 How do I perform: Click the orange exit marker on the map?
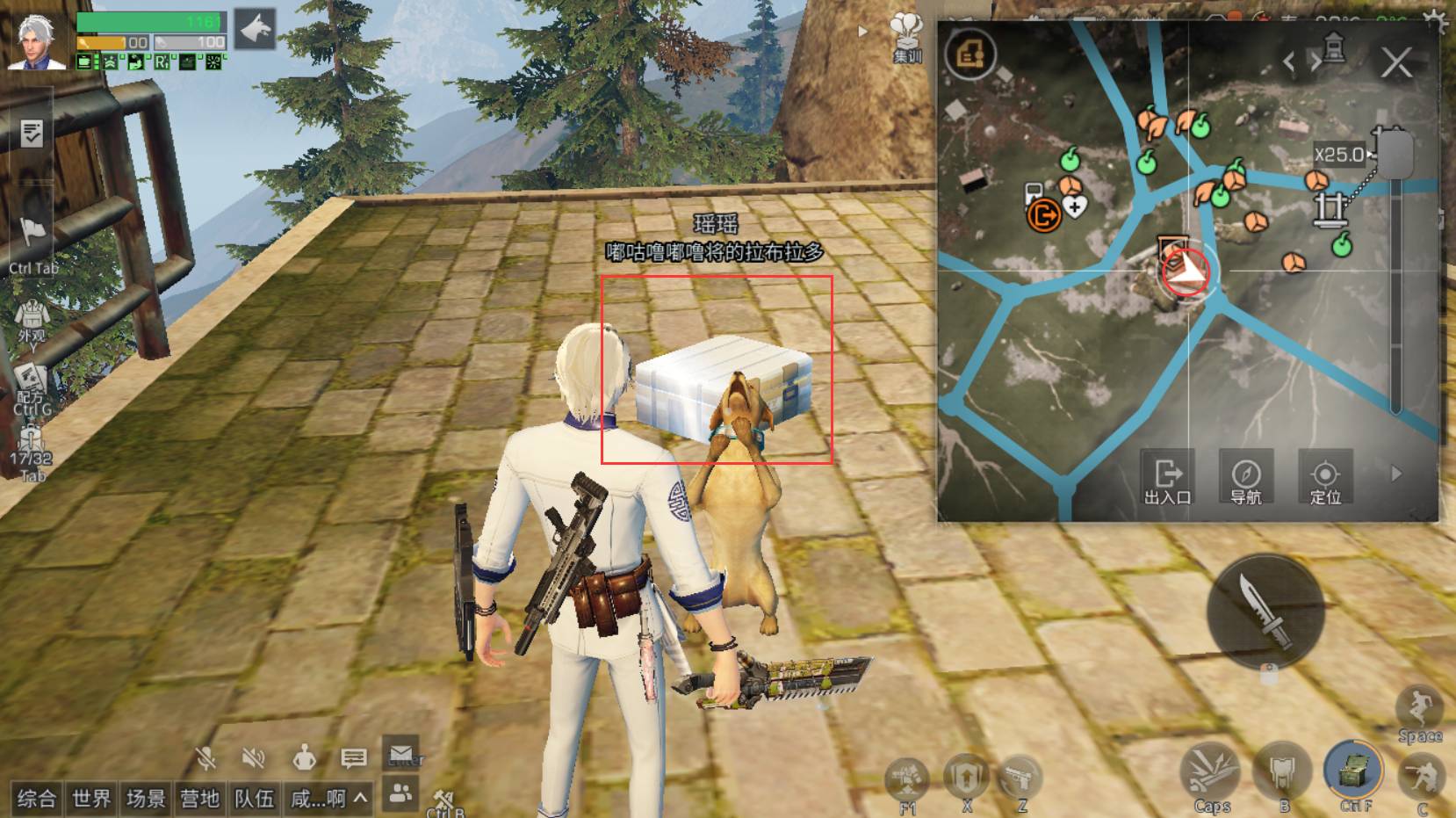(1043, 214)
